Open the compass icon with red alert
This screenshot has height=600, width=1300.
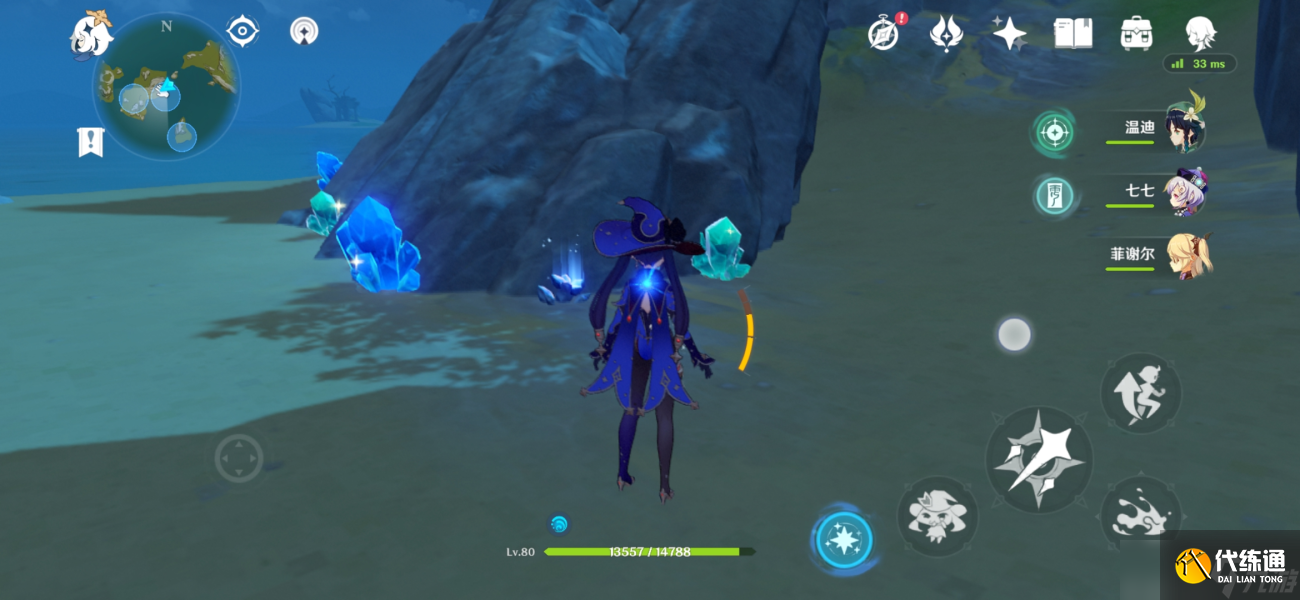tap(884, 33)
